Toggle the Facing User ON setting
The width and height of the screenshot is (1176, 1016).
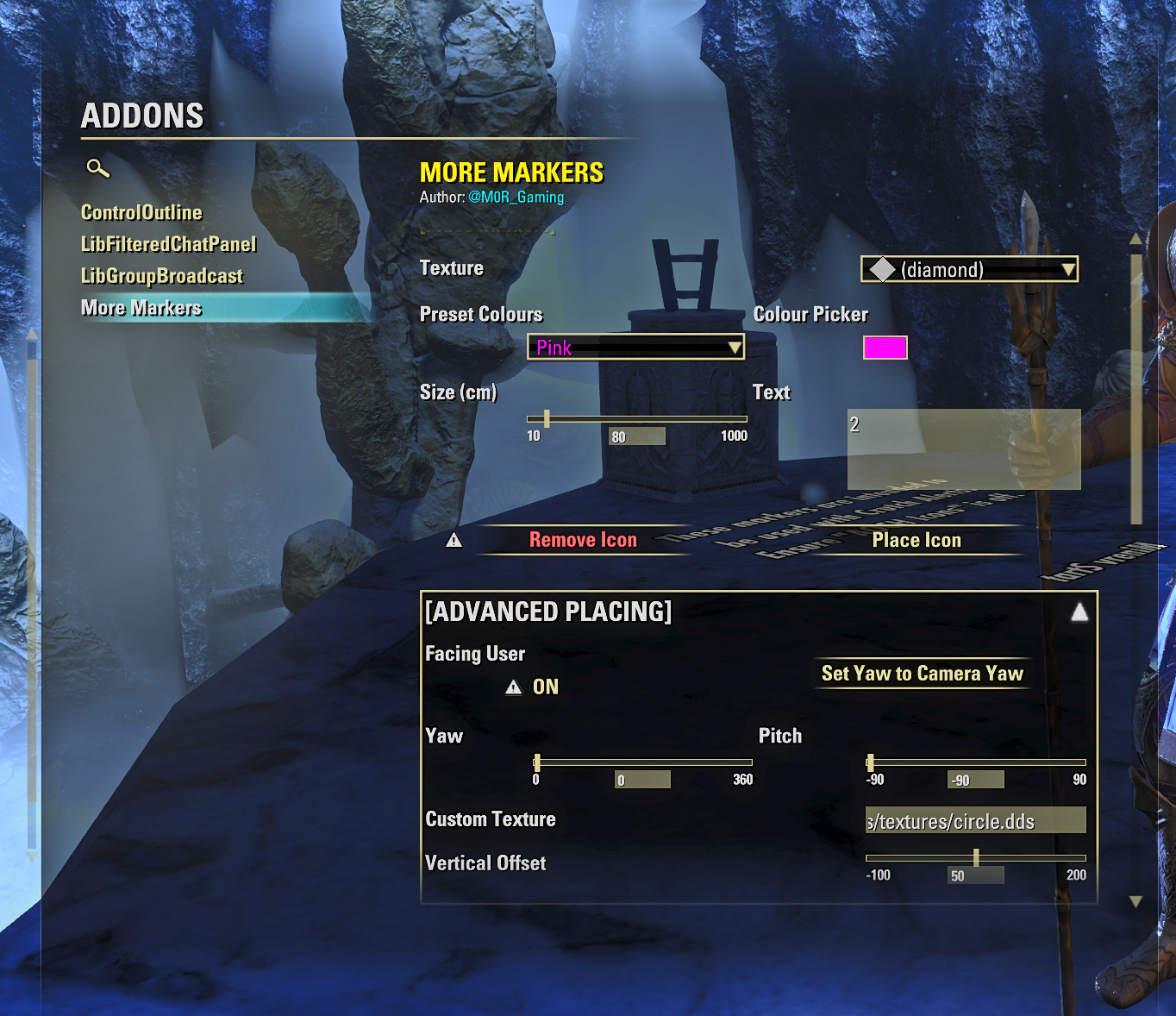[544, 687]
